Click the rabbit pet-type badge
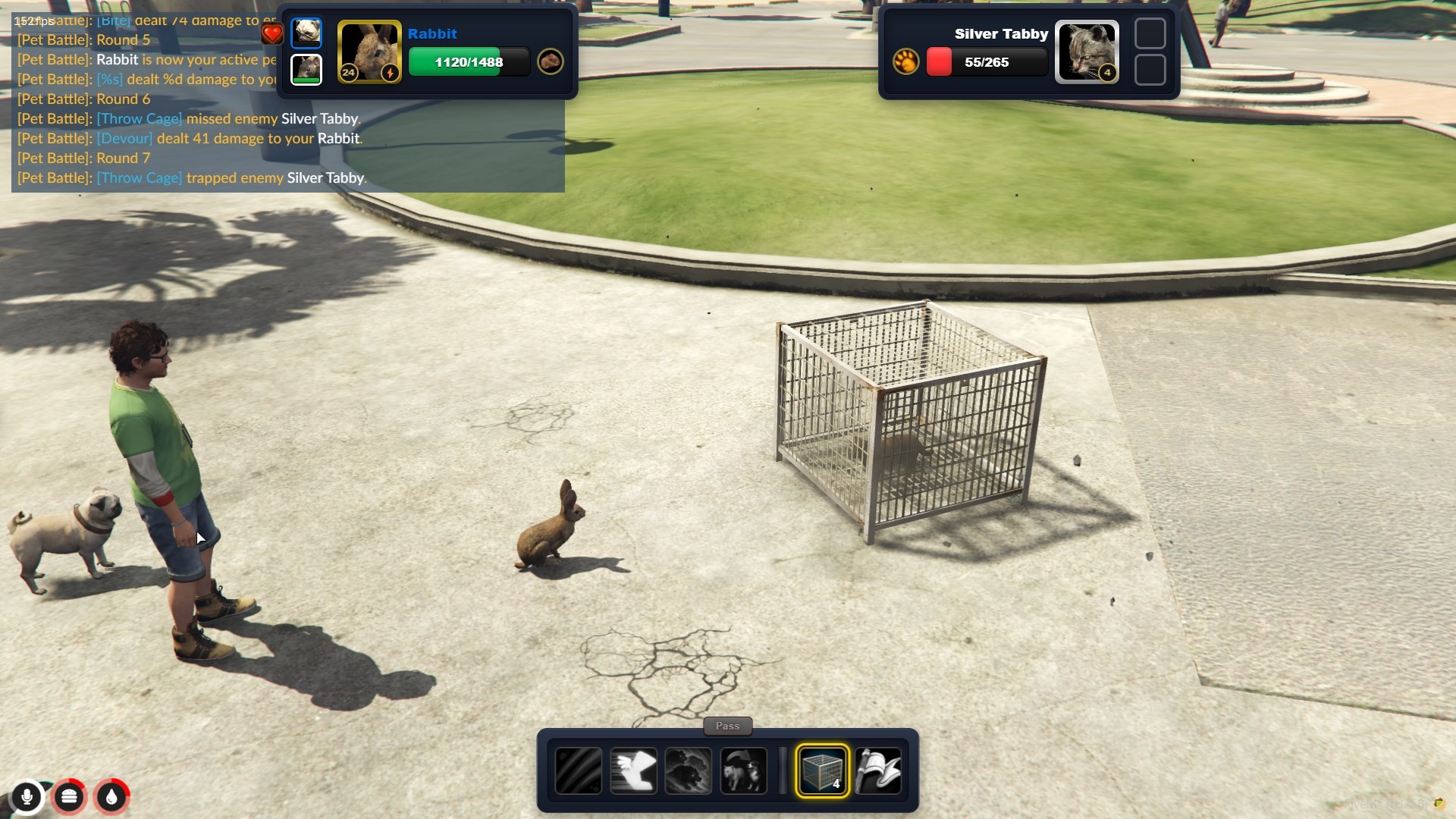The width and height of the screenshot is (1456, 819). [551, 61]
